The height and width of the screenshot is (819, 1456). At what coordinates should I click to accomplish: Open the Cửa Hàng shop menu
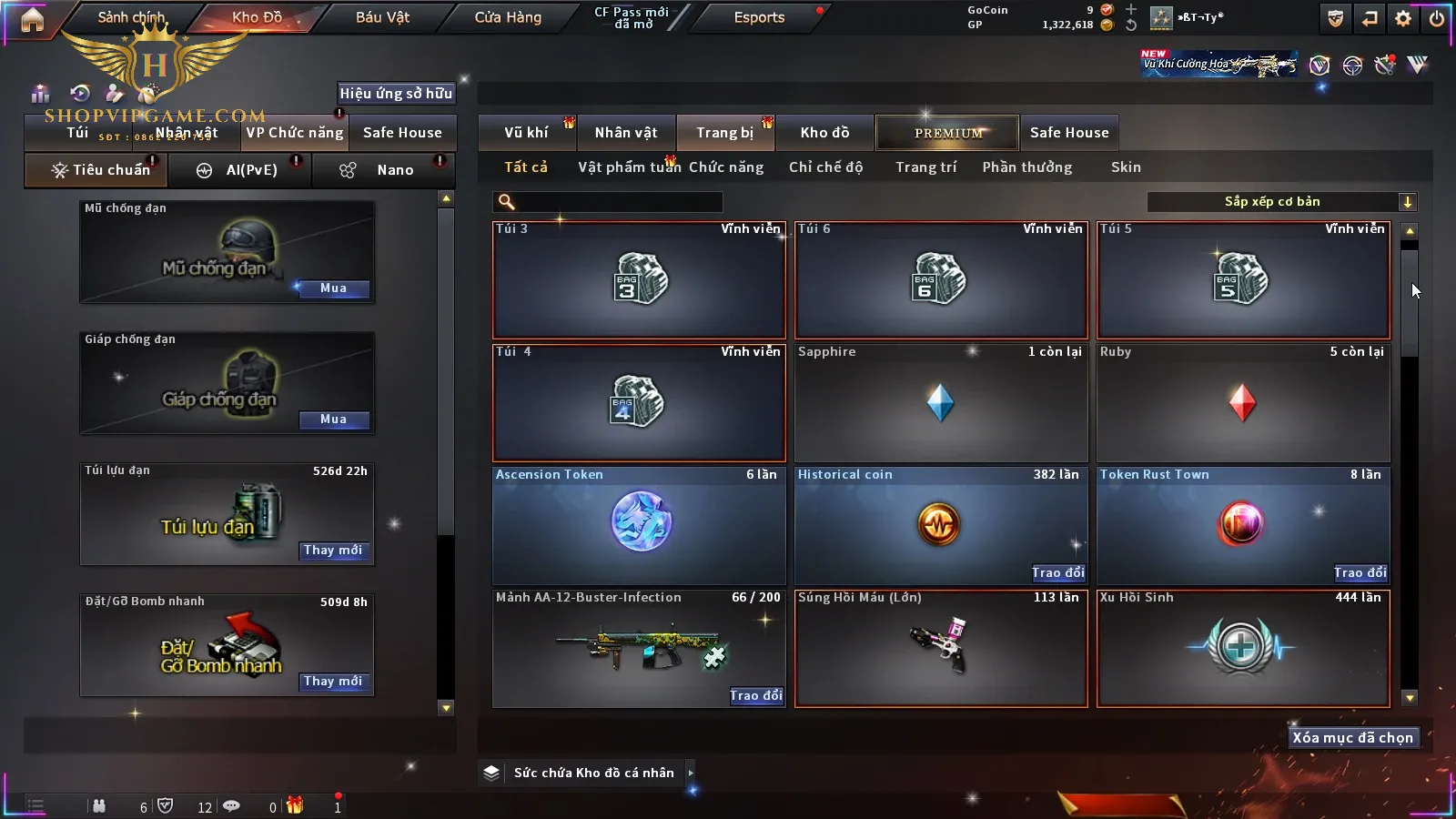point(508,17)
